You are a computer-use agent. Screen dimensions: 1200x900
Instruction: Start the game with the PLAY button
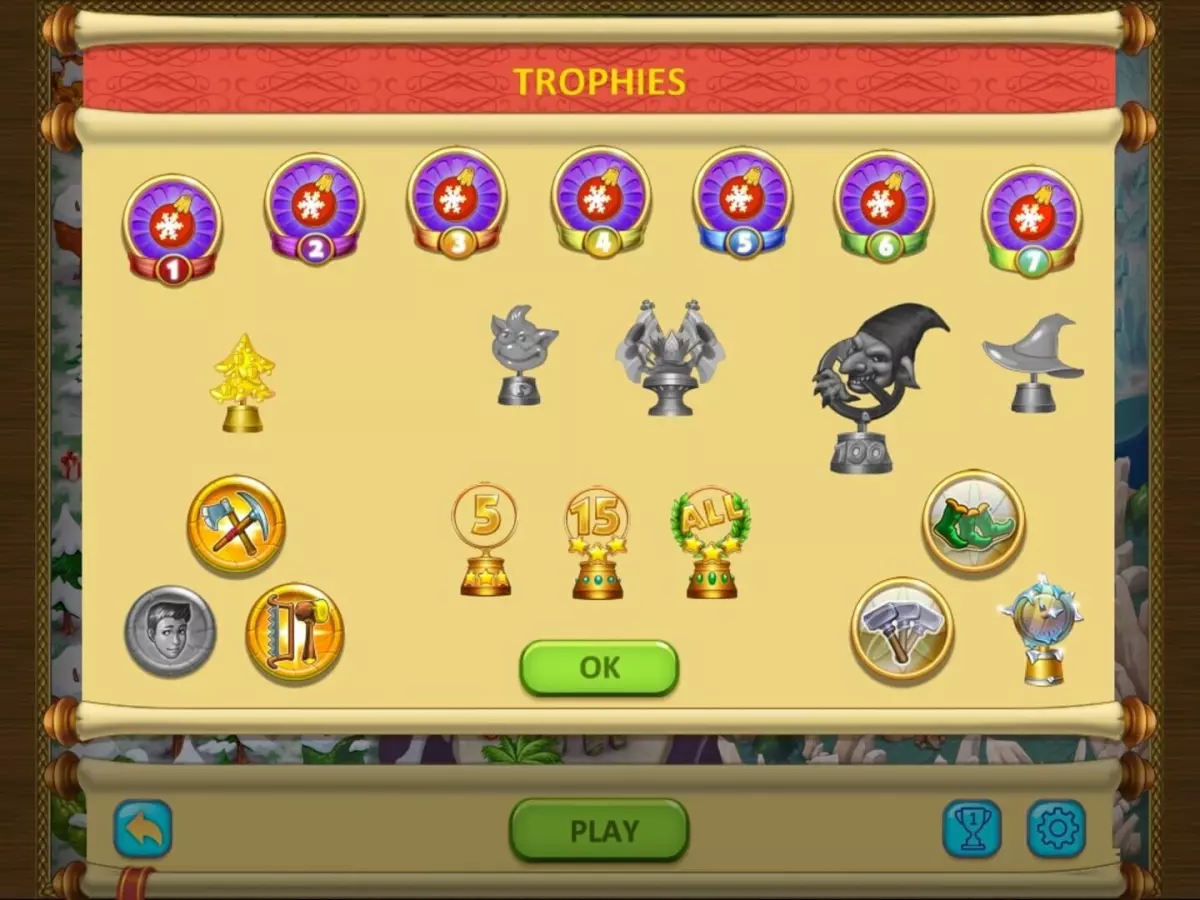(599, 830)
